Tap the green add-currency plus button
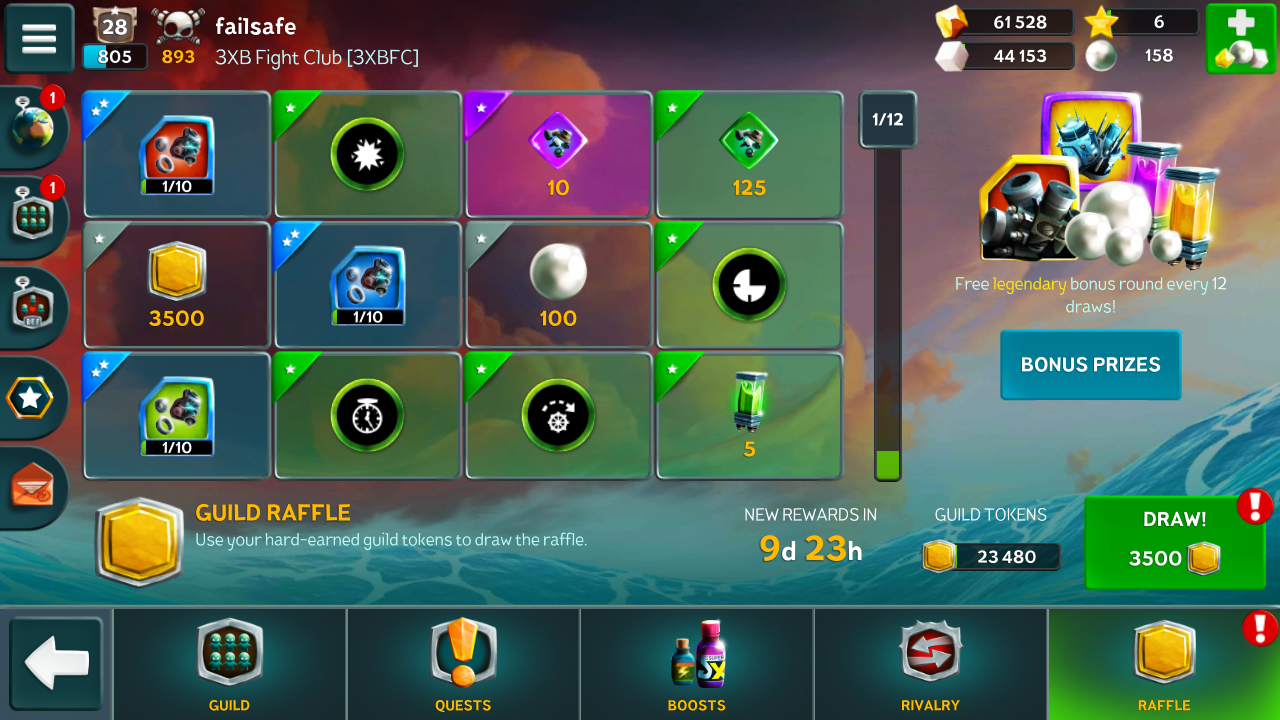Image resolution: width=1280 pixels, height=720 pixels. pyautogui.click(x=1240, y=39)
